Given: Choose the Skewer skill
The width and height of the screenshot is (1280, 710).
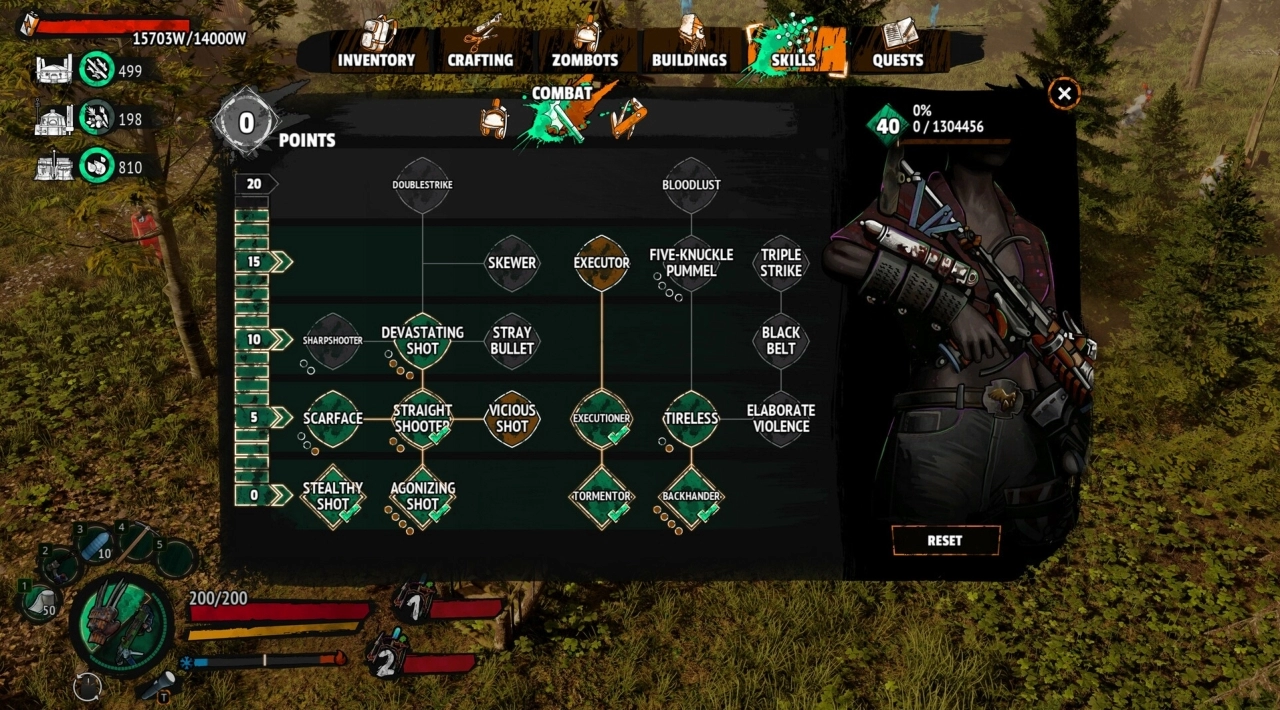Looking at the screenshot, I should 512,263.
